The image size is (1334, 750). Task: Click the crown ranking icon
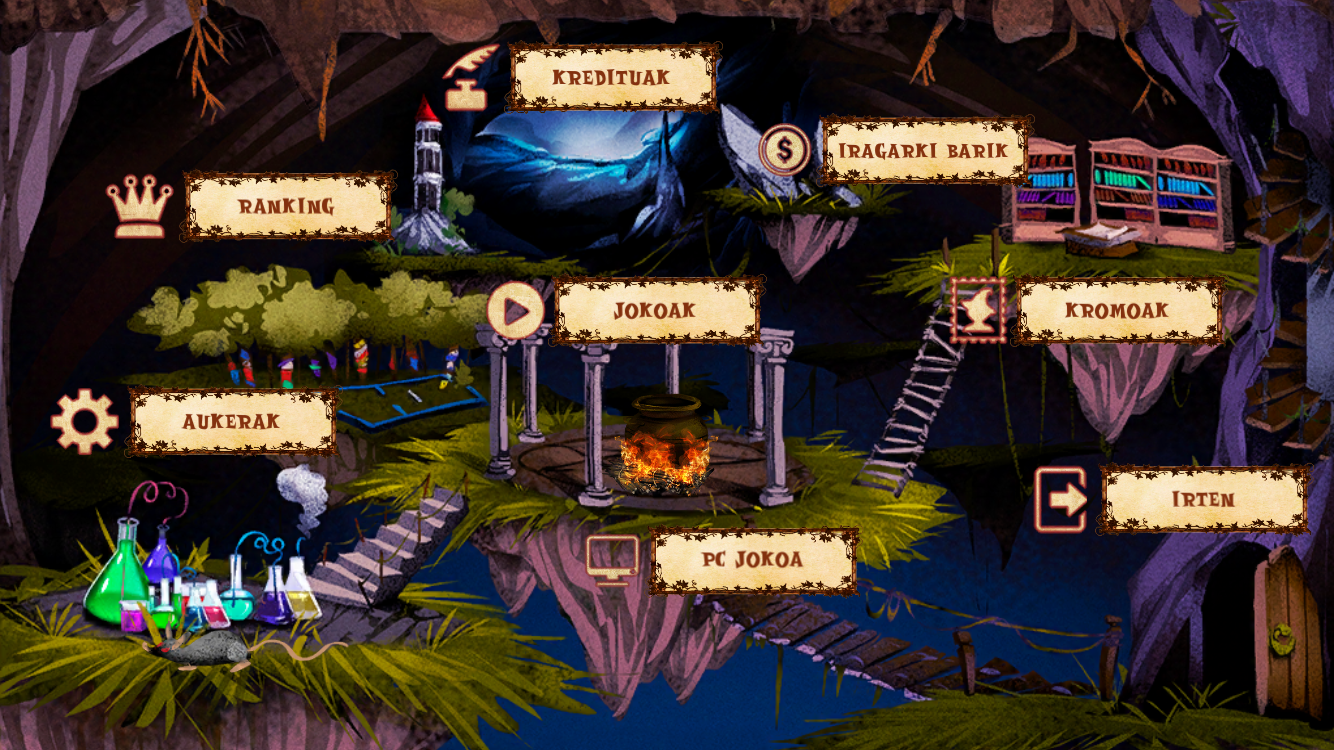point(139,207)
